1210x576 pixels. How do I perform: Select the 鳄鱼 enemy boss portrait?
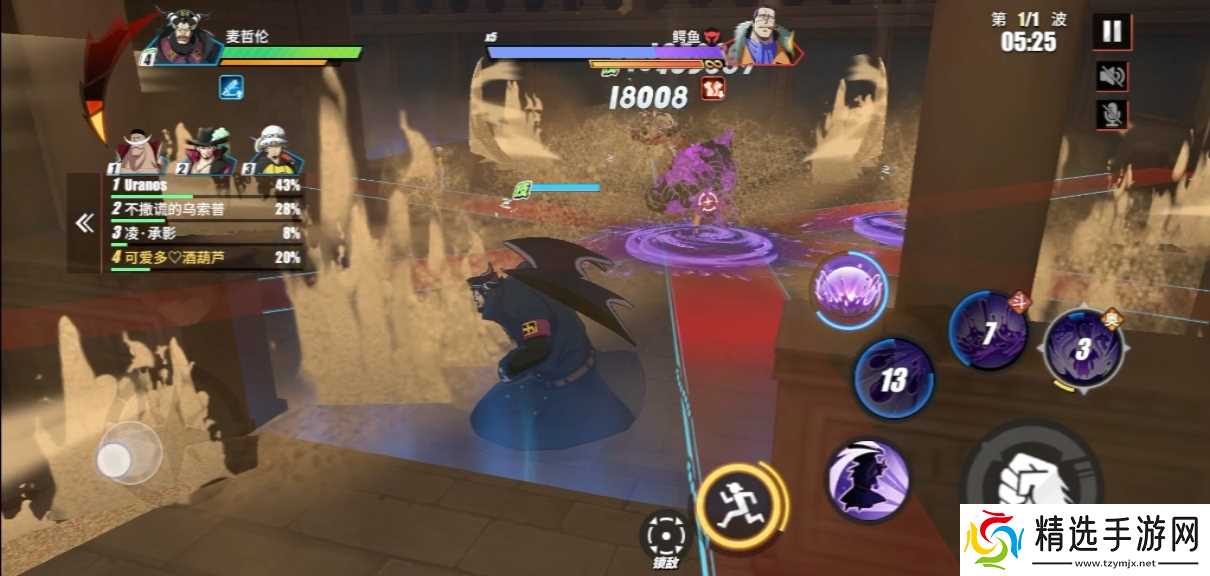click(x=764, y=38)
